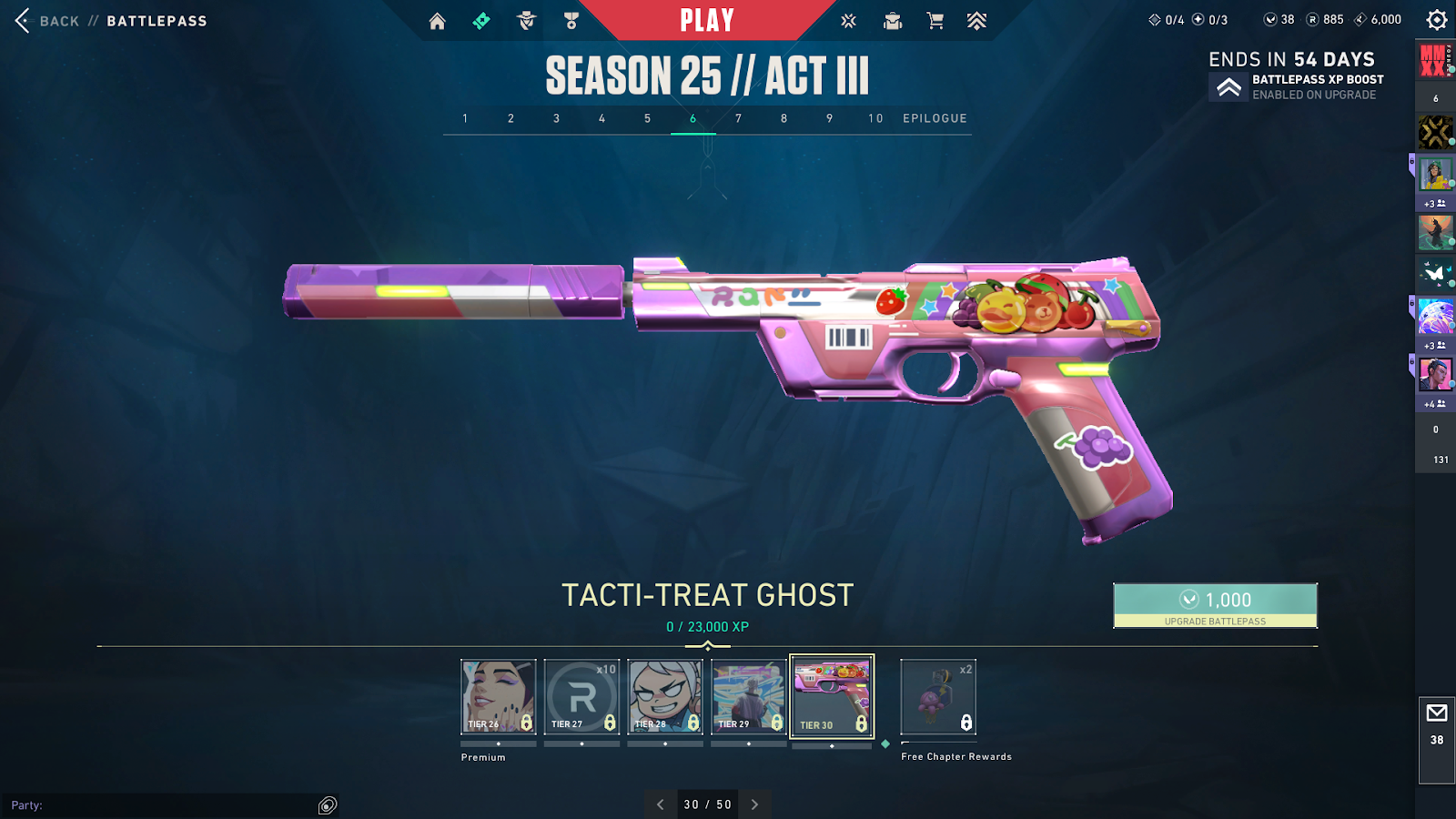Image resolution: width=1456 pixels, height=819 pixels.
Task: Select the Tier 26 player card reward
Action: tap(498, 696)
